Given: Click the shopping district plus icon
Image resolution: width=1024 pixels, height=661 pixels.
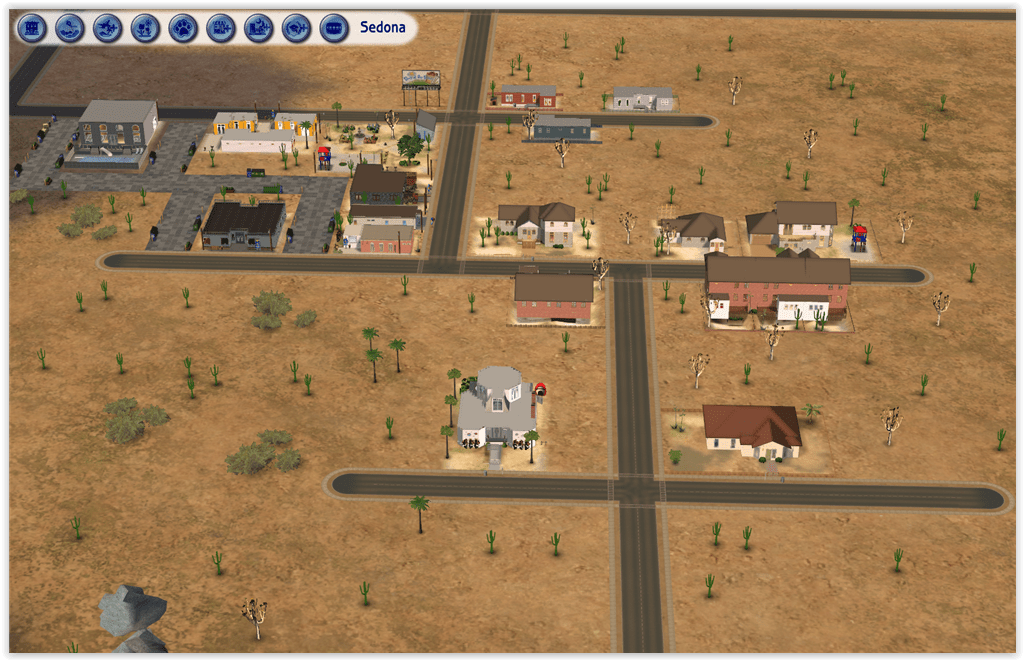Looking at the screenshot, I should [x=221, y=28].
